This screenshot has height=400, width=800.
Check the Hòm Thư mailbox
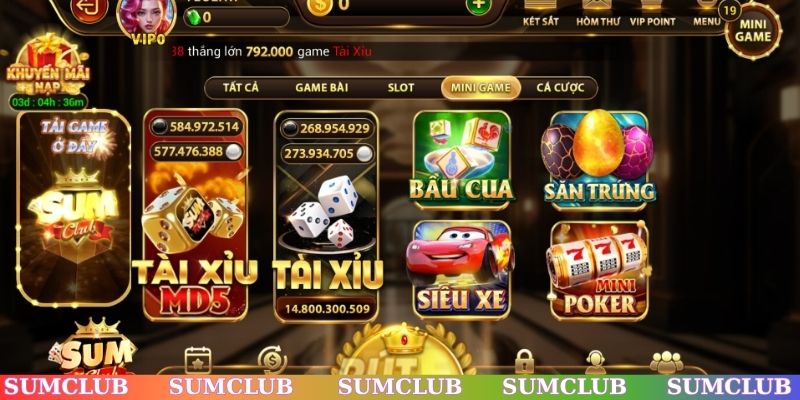[595, 12]
